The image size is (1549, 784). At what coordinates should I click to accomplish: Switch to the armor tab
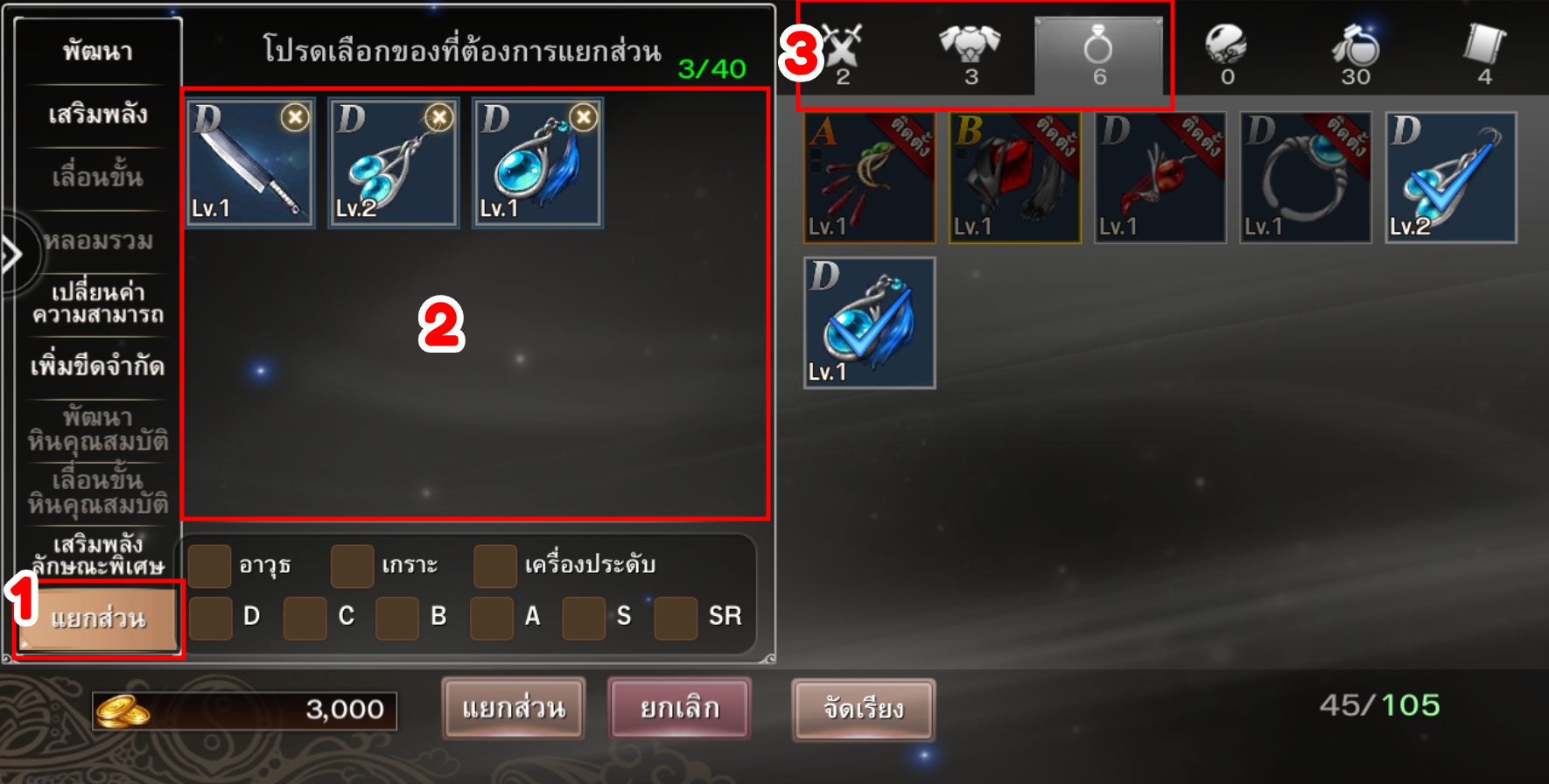tap(970, 51)
